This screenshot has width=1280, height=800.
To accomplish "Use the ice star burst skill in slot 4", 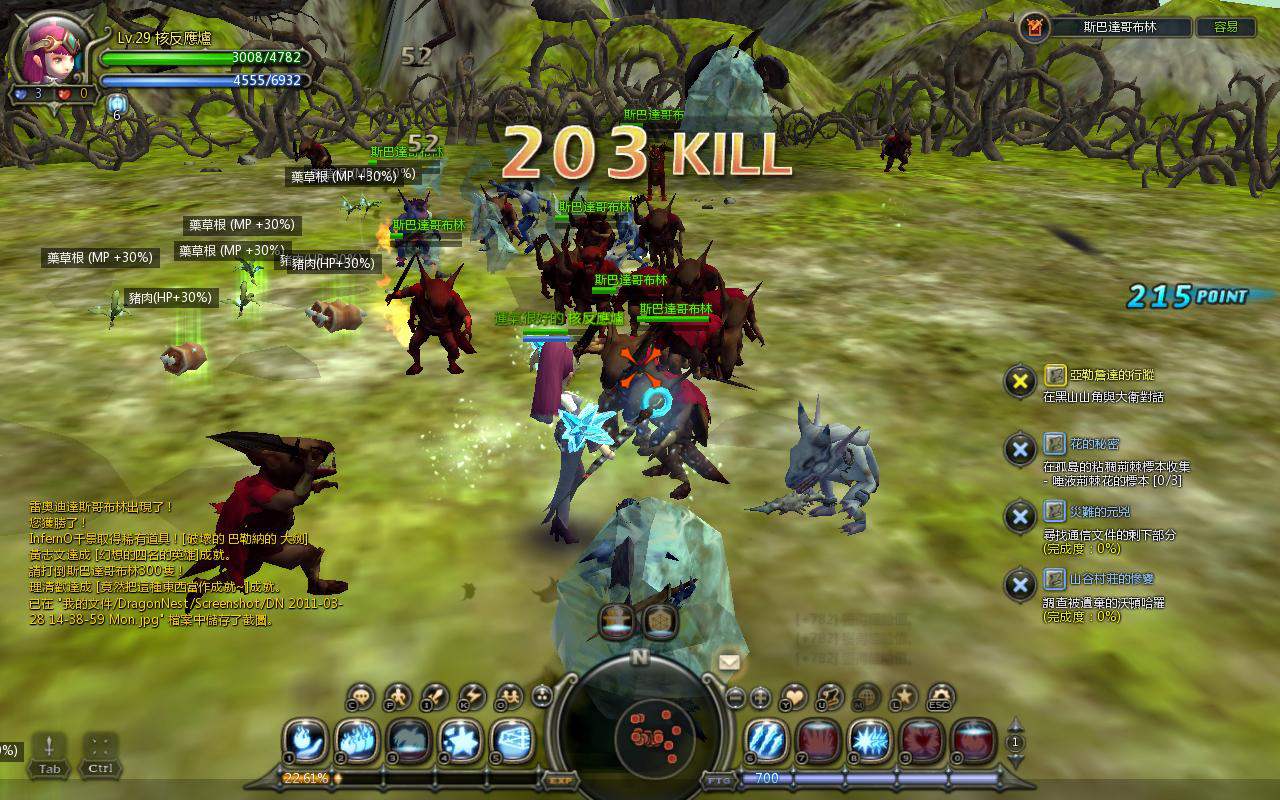I will 461,741.
